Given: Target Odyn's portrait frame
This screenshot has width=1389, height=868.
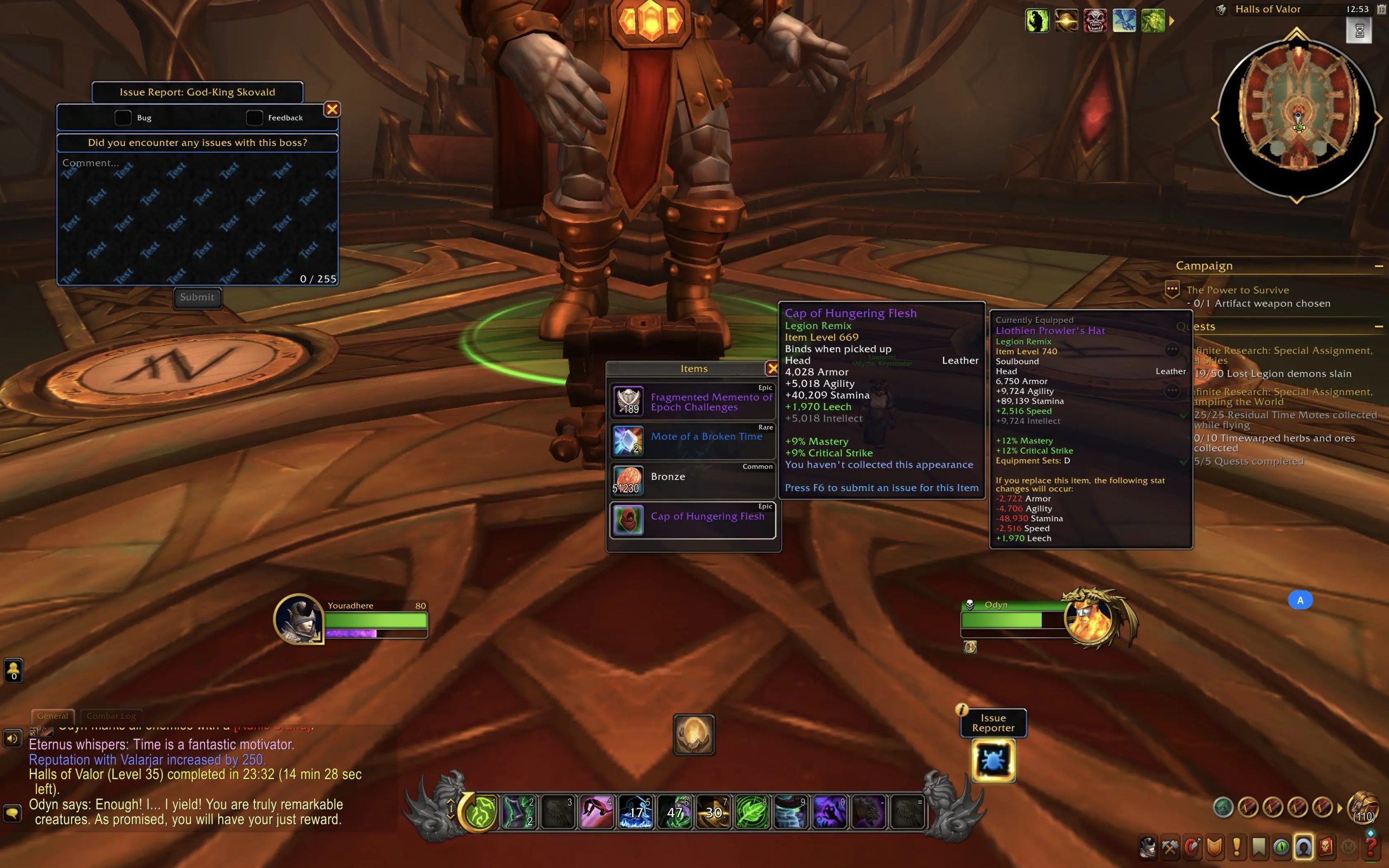Looking at the screenshot, I should (1088, 619).
